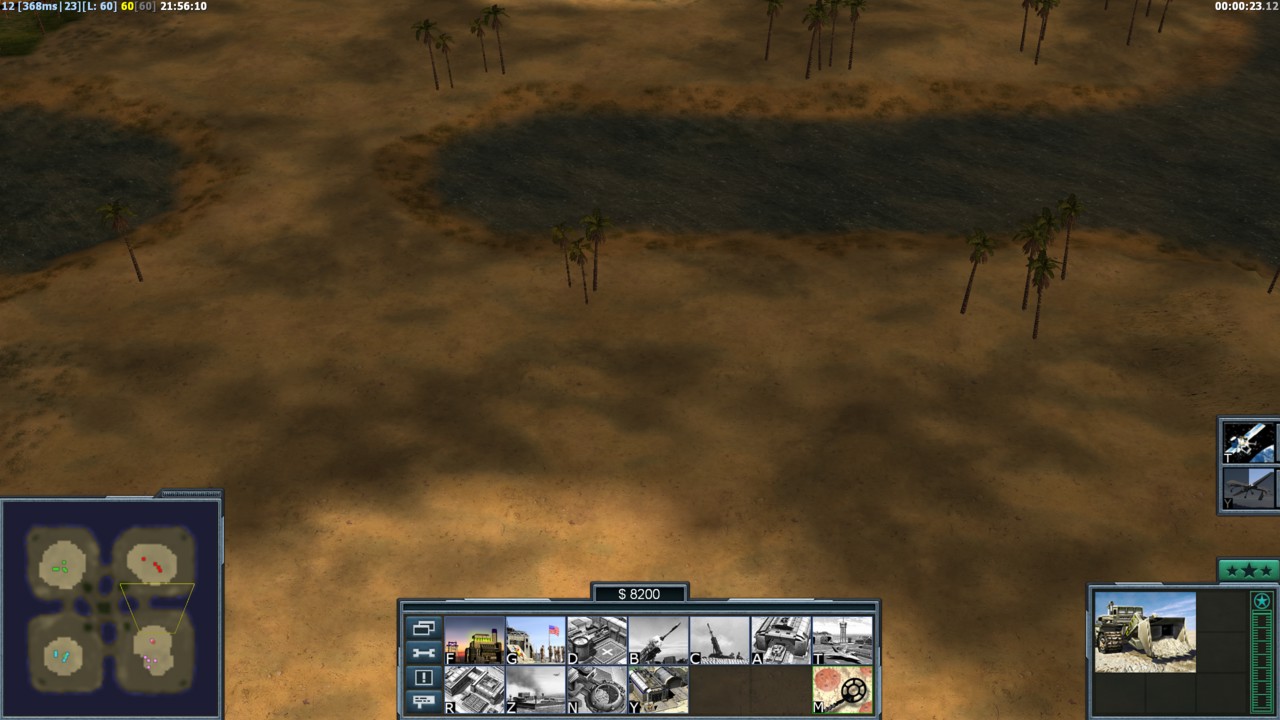Image resolution: width=1280 pixels, height=720 pixels.
Task: Choose the airfield build icon (T)
Action: click(x=842, y=640)
